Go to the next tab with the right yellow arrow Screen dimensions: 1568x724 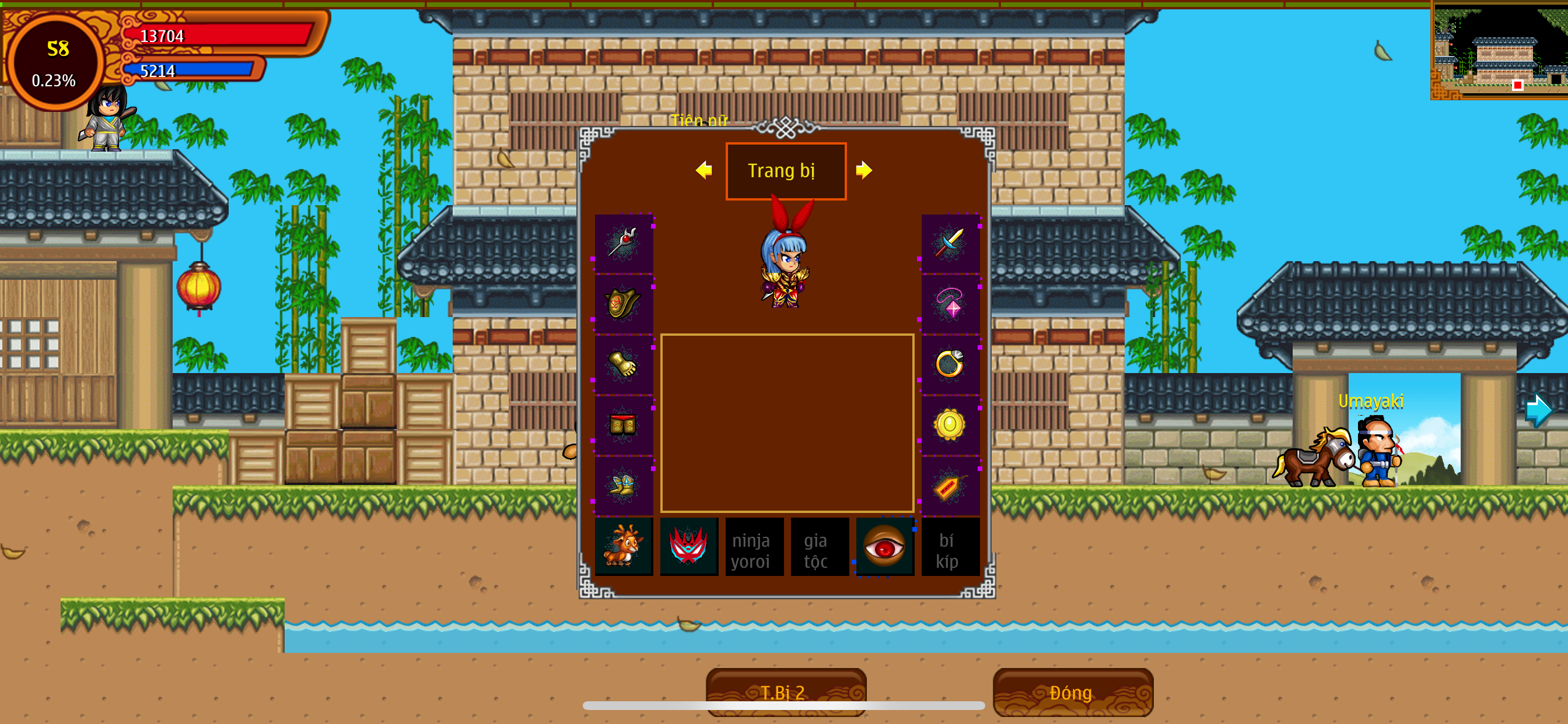[x=863, y=170]
